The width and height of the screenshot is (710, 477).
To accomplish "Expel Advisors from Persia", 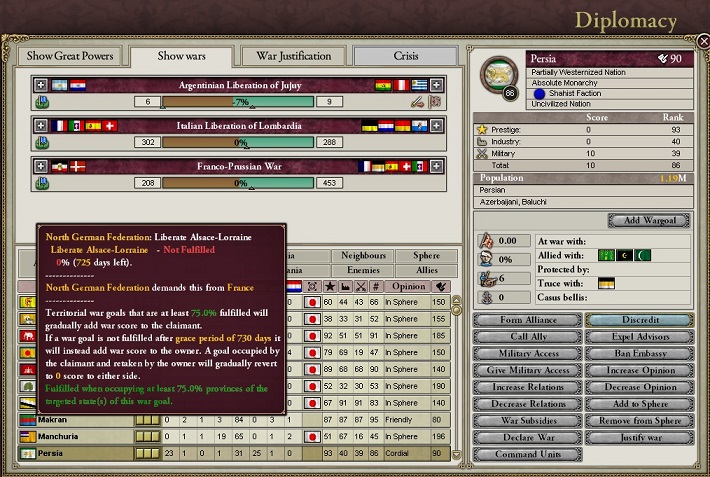I will coord(637,337).
